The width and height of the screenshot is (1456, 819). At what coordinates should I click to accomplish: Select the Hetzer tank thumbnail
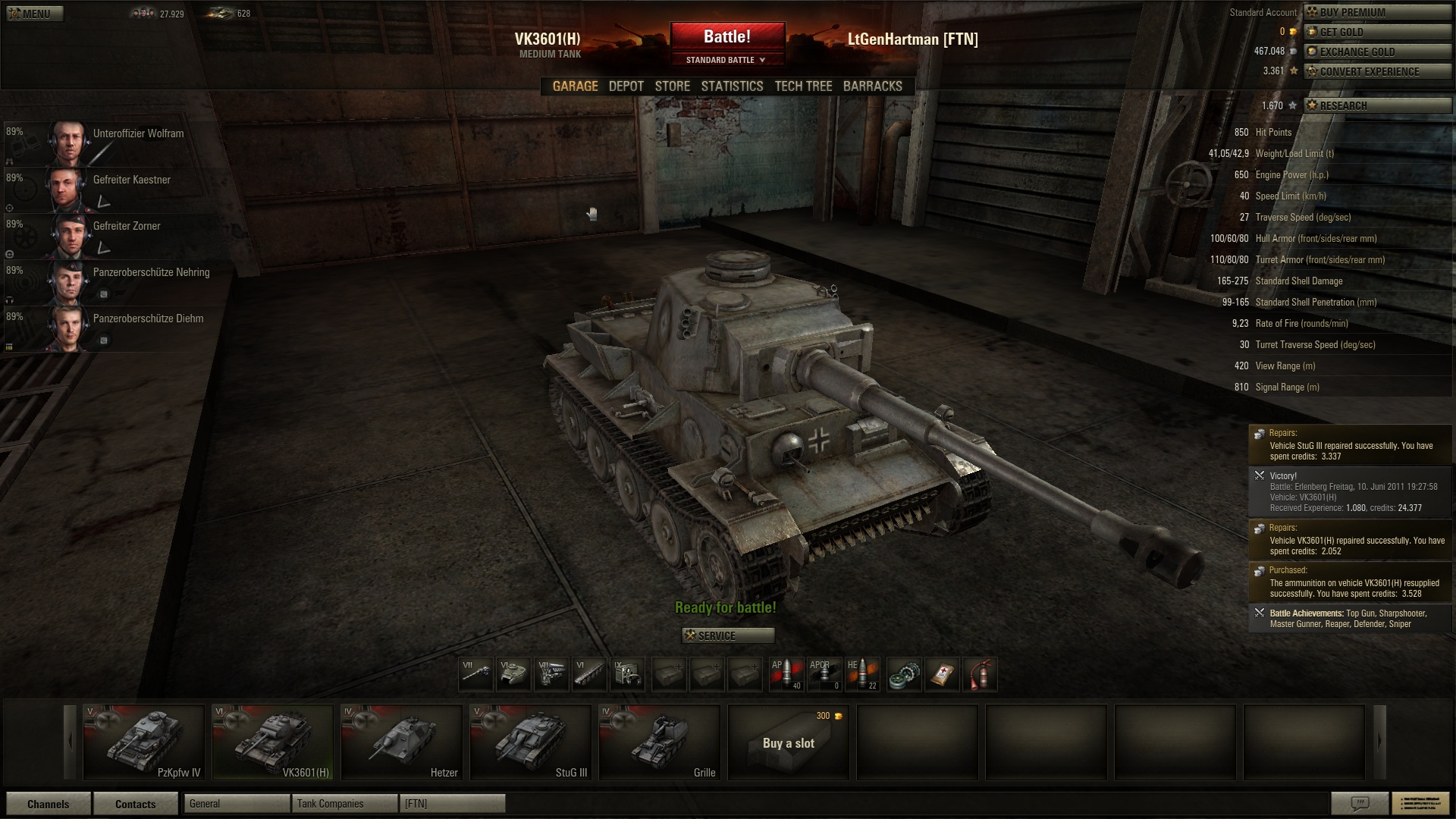tap(401, 742)
